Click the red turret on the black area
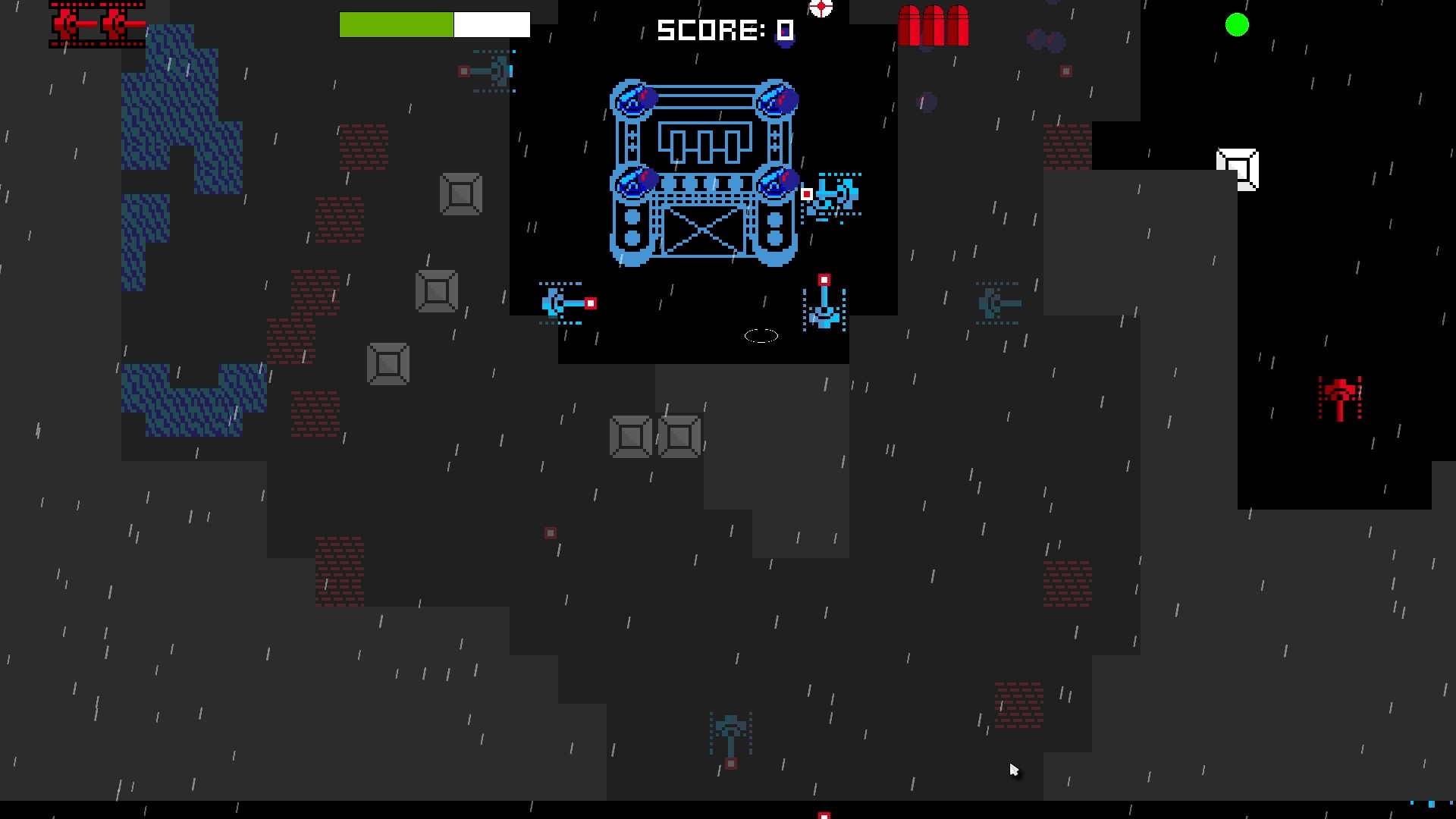Image resolution: width=1456 pixels, height=819 pixels. point(1341,398)
